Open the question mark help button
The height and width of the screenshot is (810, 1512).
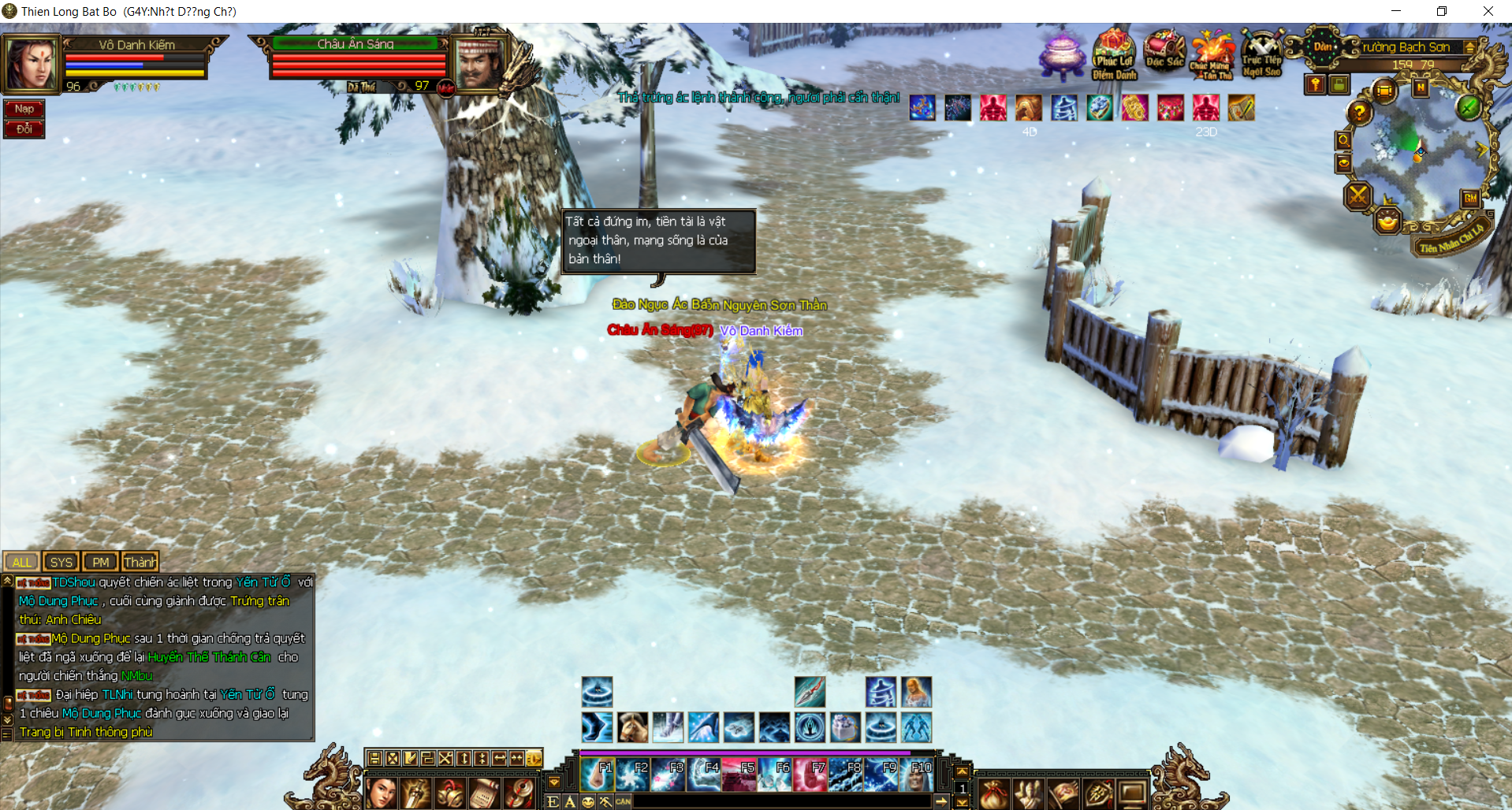click(1359, 113)
